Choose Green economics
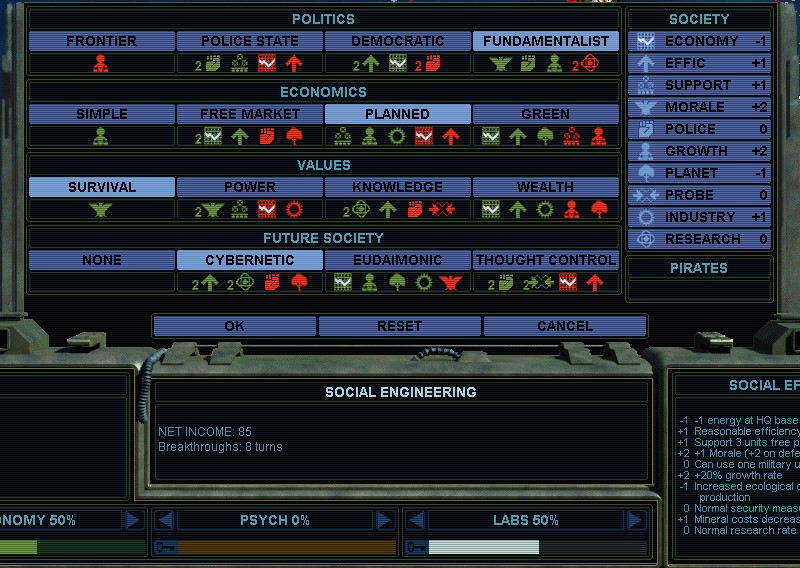 [546, 114]
